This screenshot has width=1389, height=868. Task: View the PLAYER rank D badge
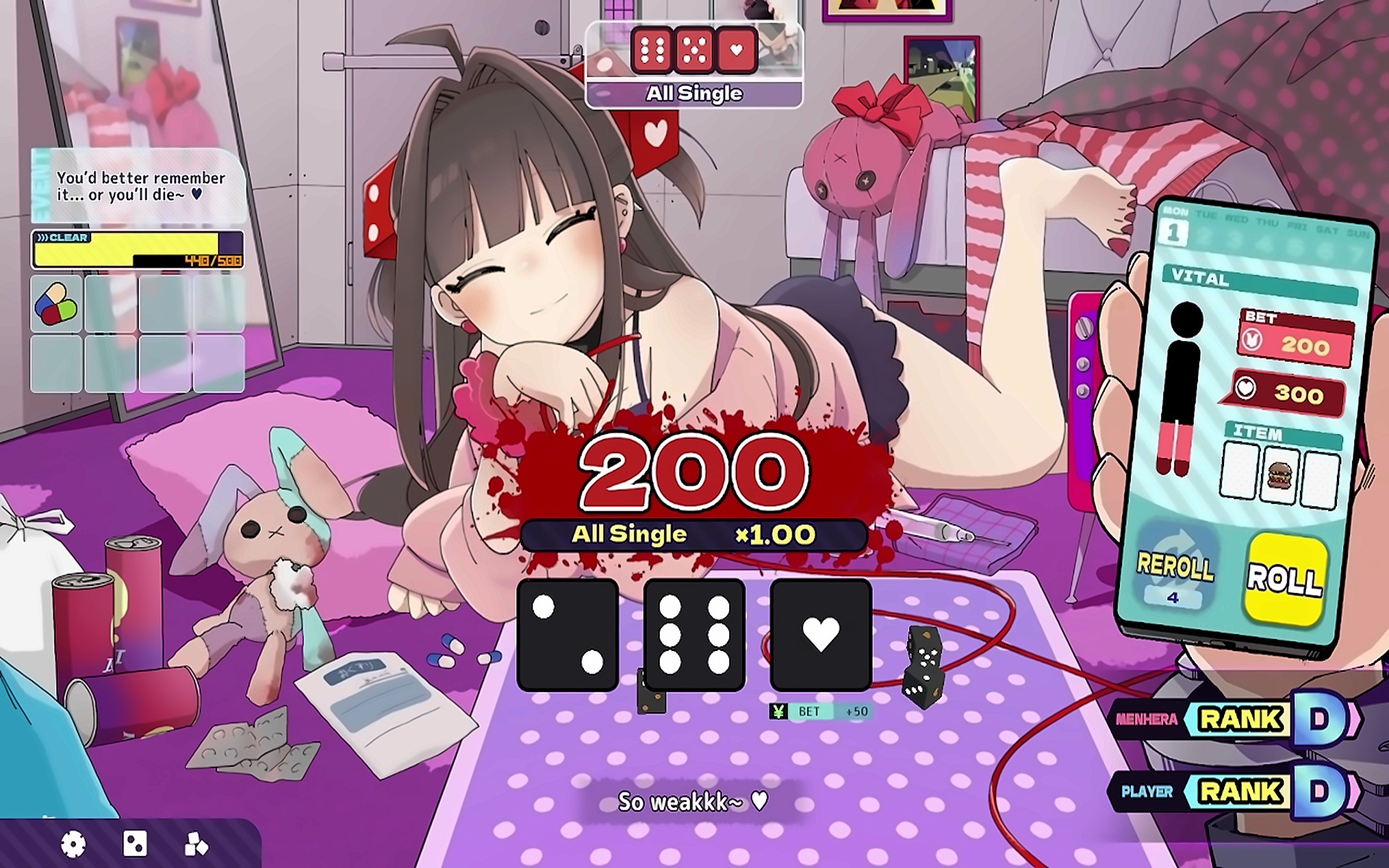[x=1321, y=791]
